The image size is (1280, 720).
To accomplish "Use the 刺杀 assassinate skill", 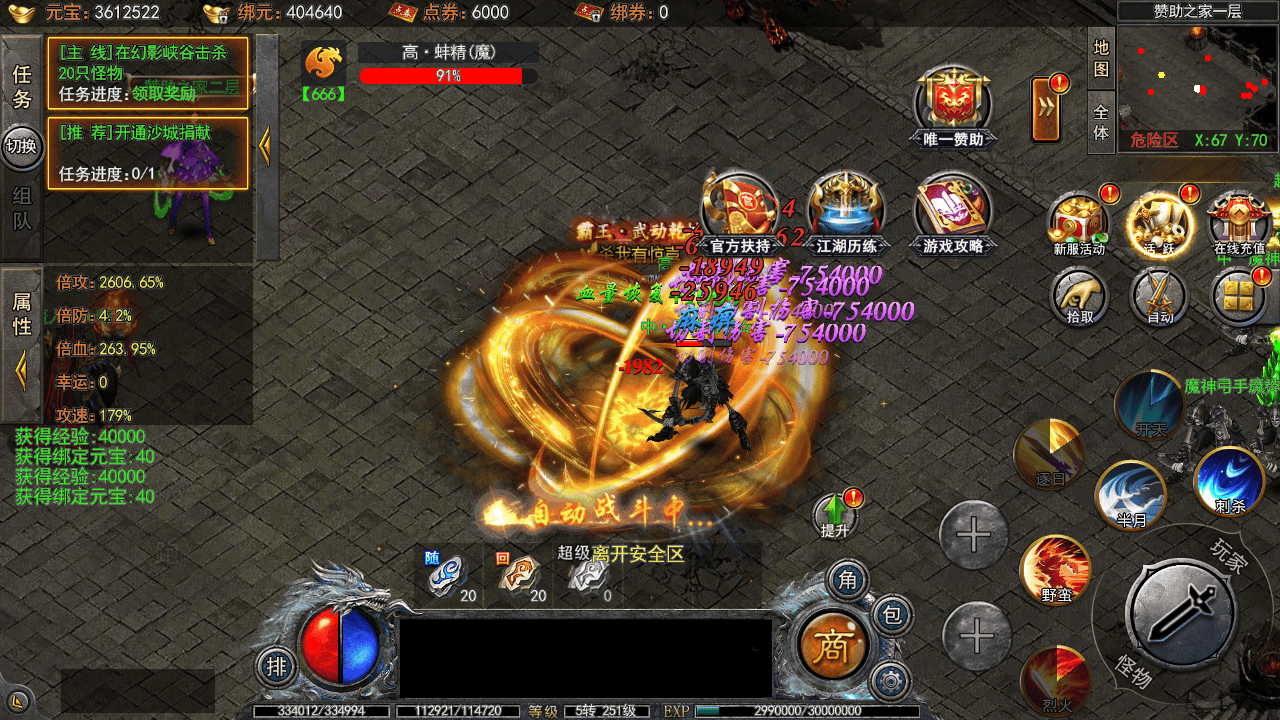I will tap(1229, 481).
